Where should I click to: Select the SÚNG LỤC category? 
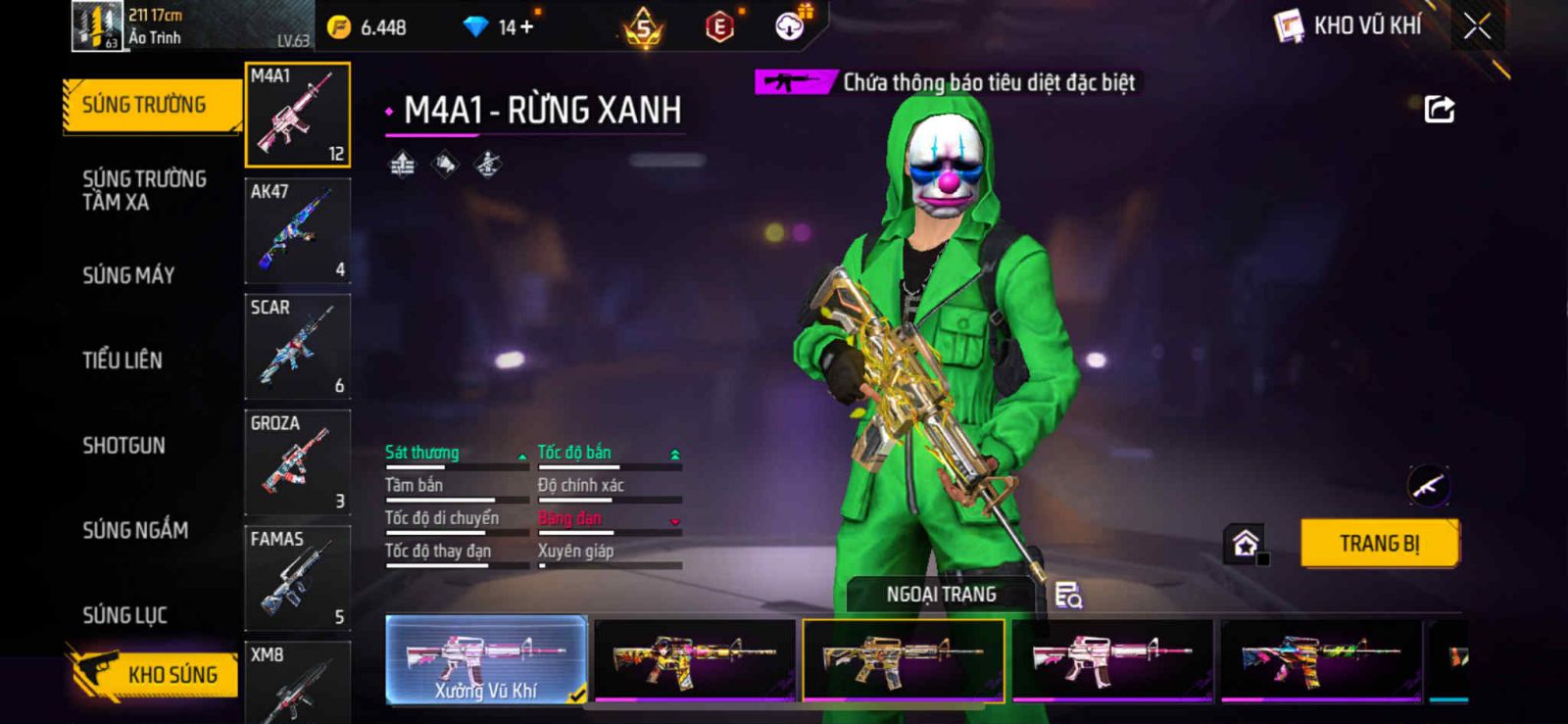(x=124, y=615)
